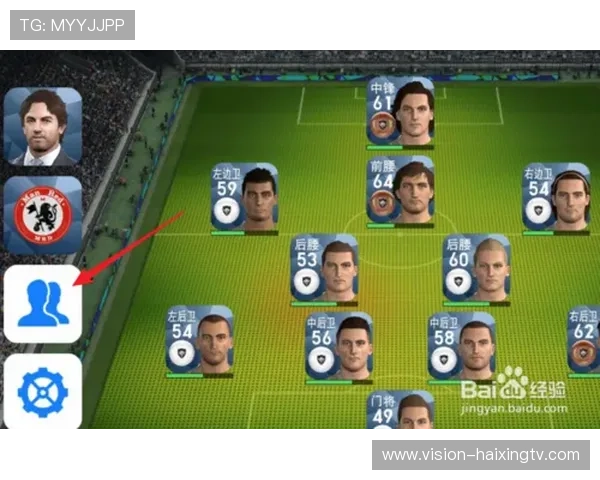Choose the 左边卫 card rated 59

coord(244,197)
